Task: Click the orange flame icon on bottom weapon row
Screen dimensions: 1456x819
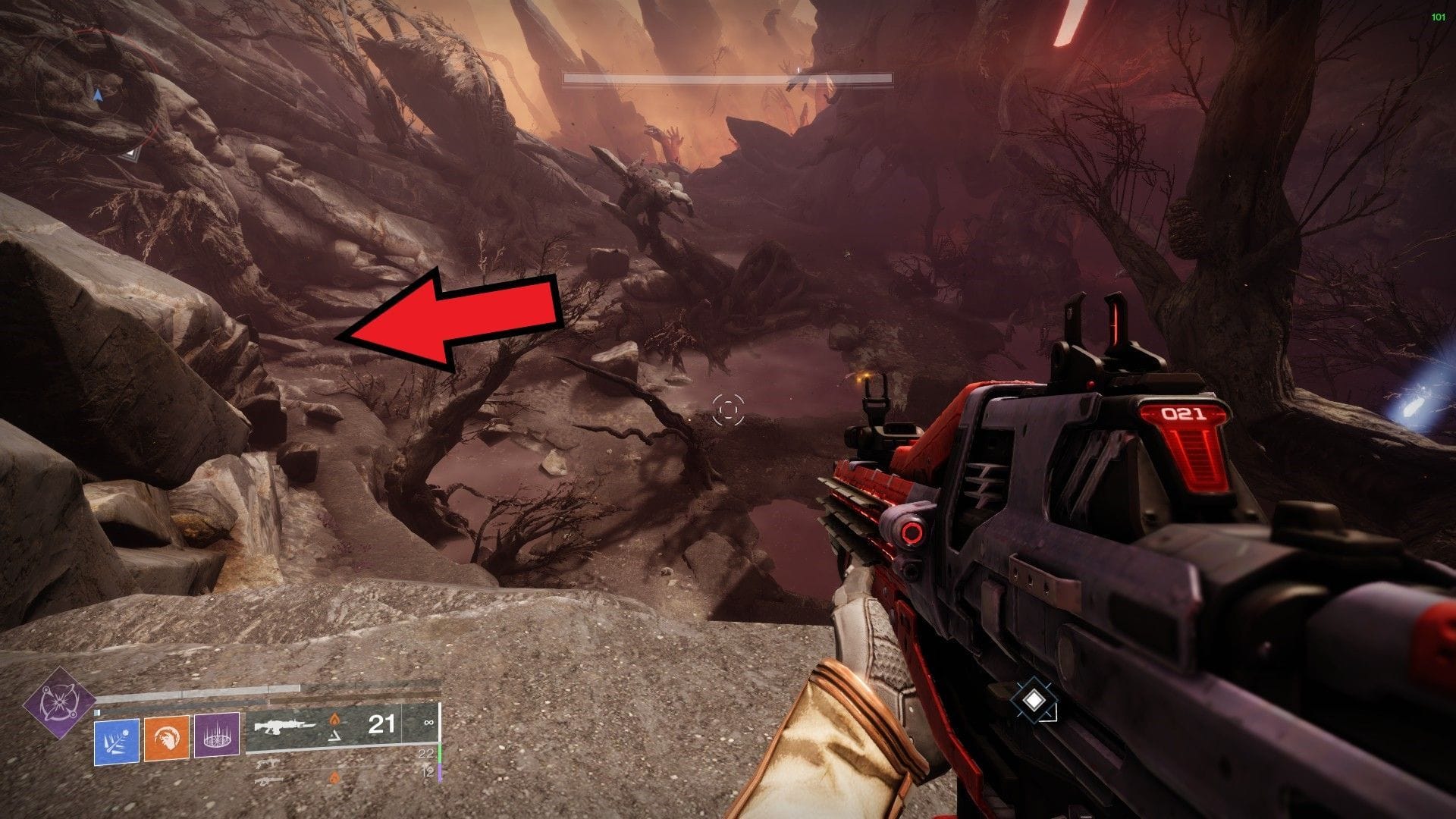Action: point(334,778)
